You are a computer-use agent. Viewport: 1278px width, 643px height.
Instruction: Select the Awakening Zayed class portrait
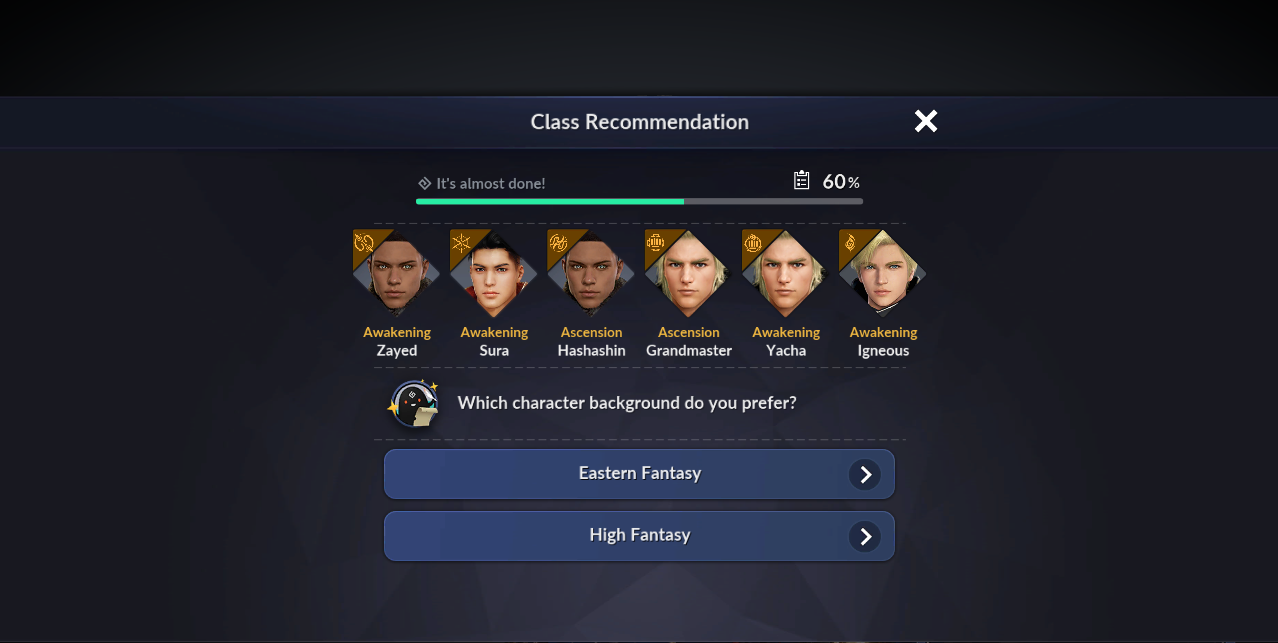(397, 274)
